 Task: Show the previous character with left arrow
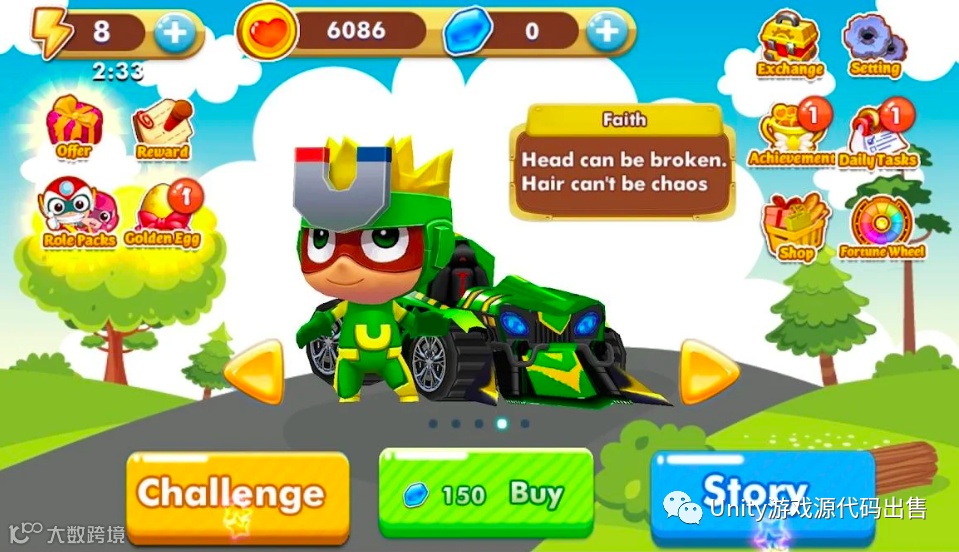coord(255,373)
